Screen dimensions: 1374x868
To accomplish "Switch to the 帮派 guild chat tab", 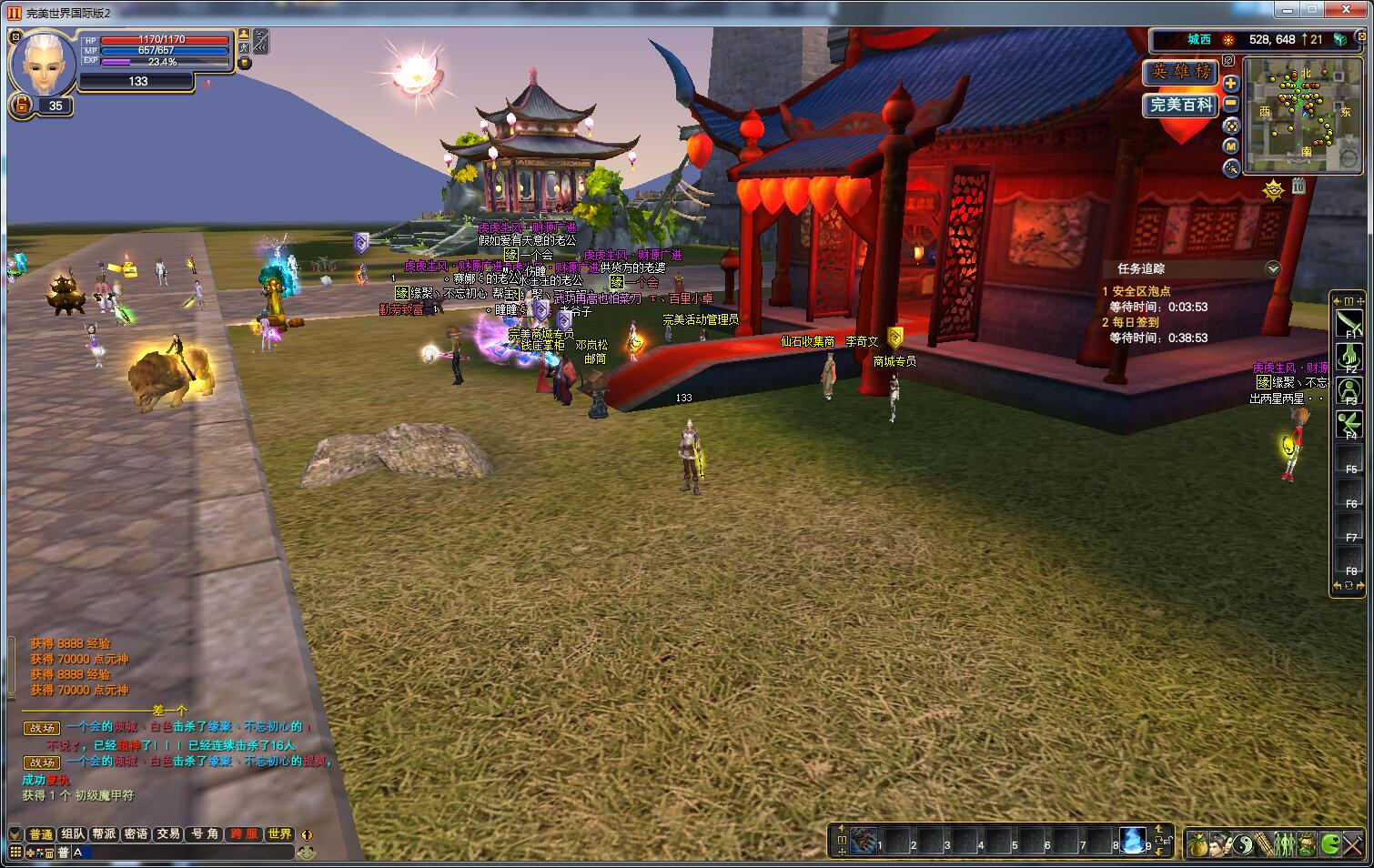I will (105, 834).
